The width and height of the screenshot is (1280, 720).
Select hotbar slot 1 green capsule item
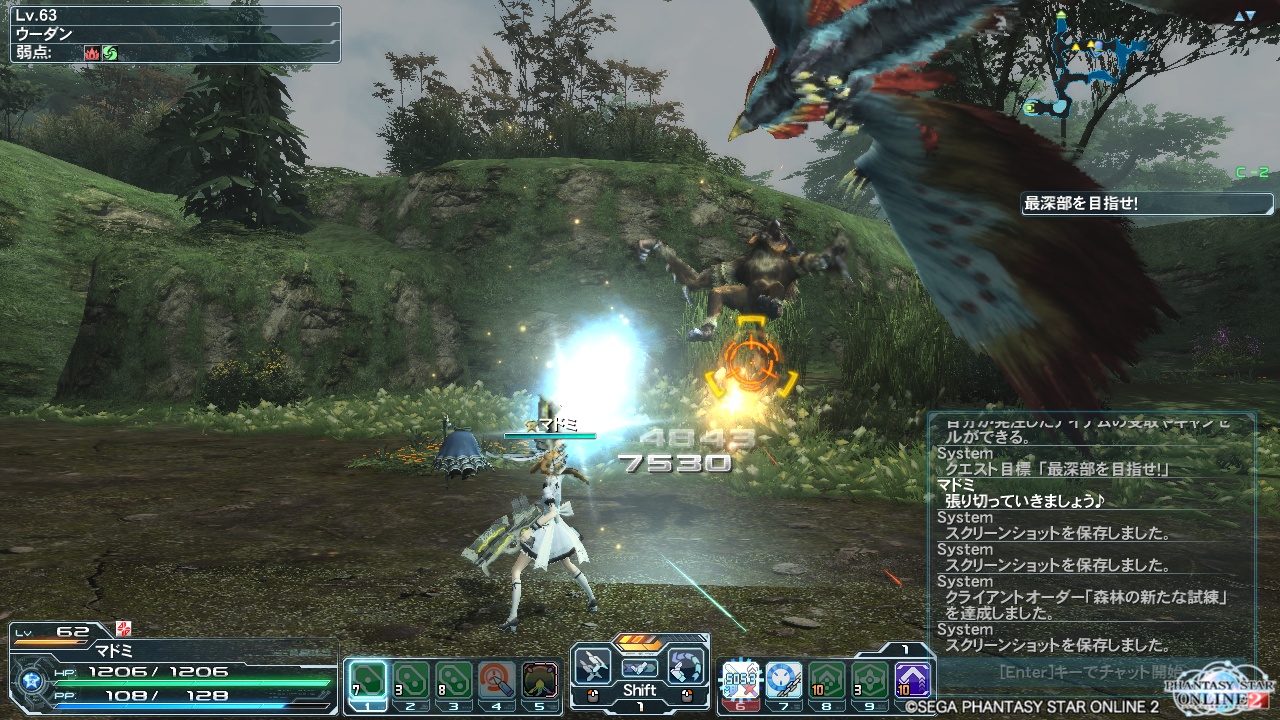[369, 680]
